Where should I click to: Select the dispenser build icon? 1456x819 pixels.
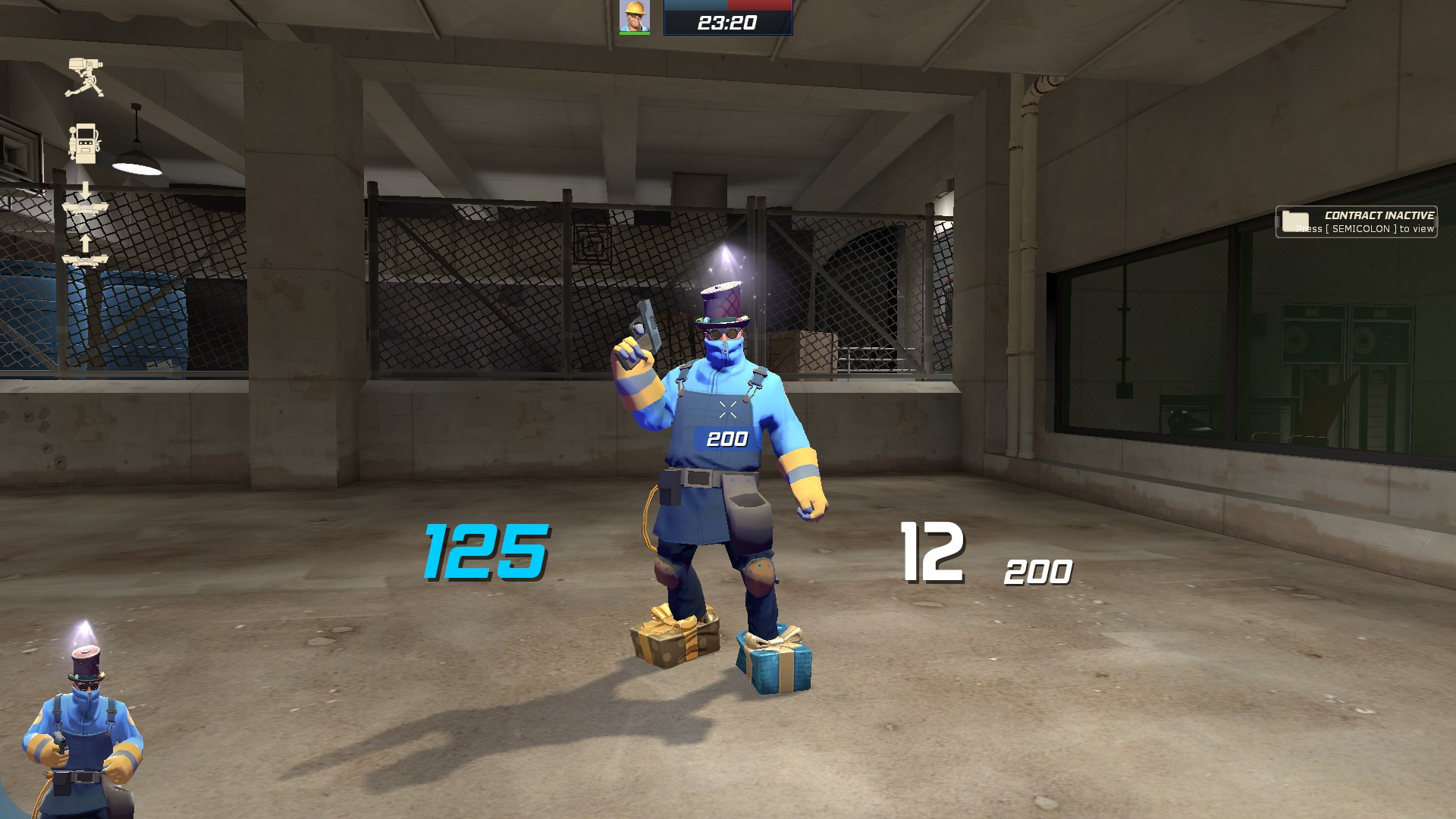86,143
